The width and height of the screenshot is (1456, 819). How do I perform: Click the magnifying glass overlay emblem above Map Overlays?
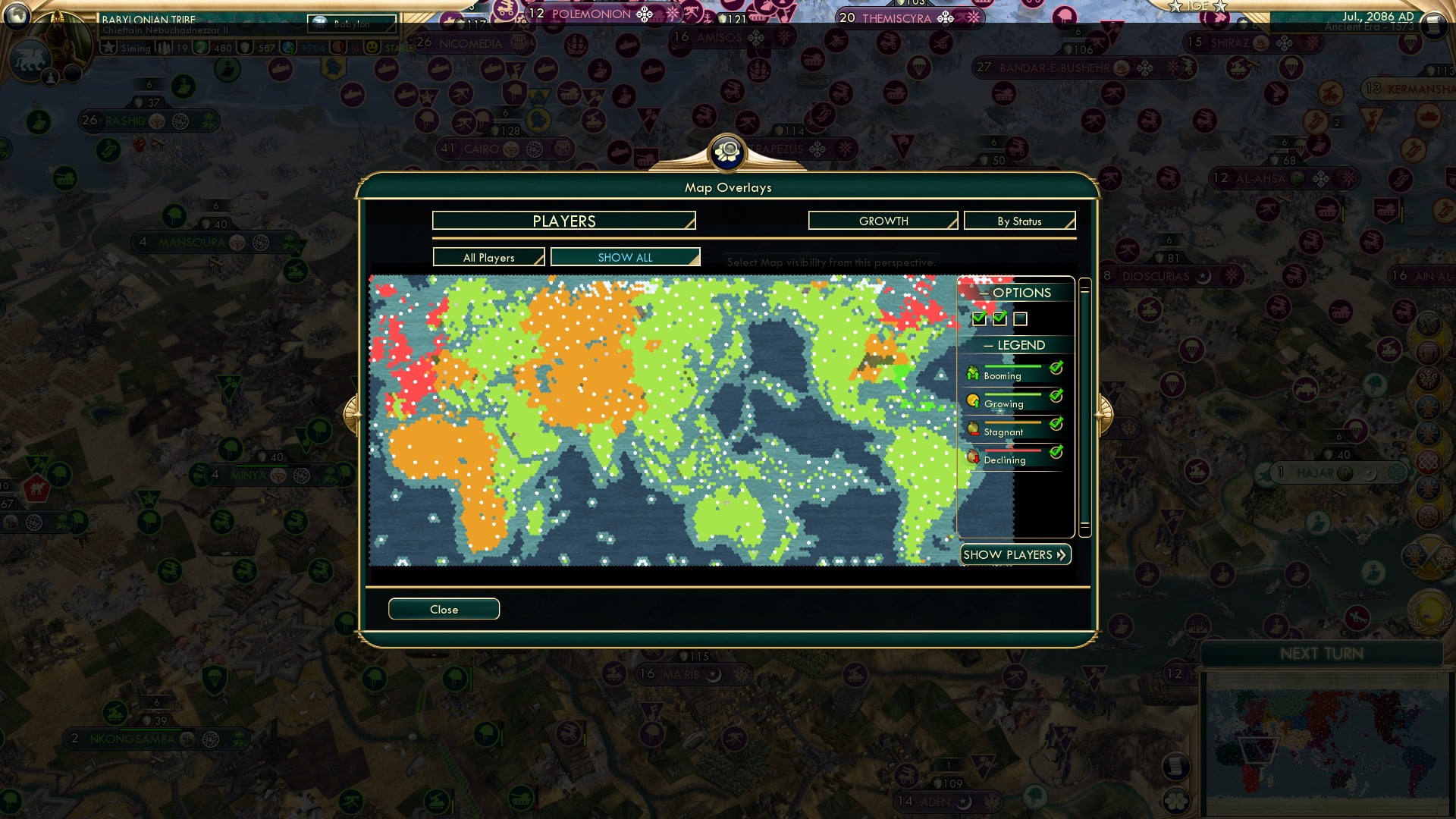pyautogui.click(x=727, y=152)
